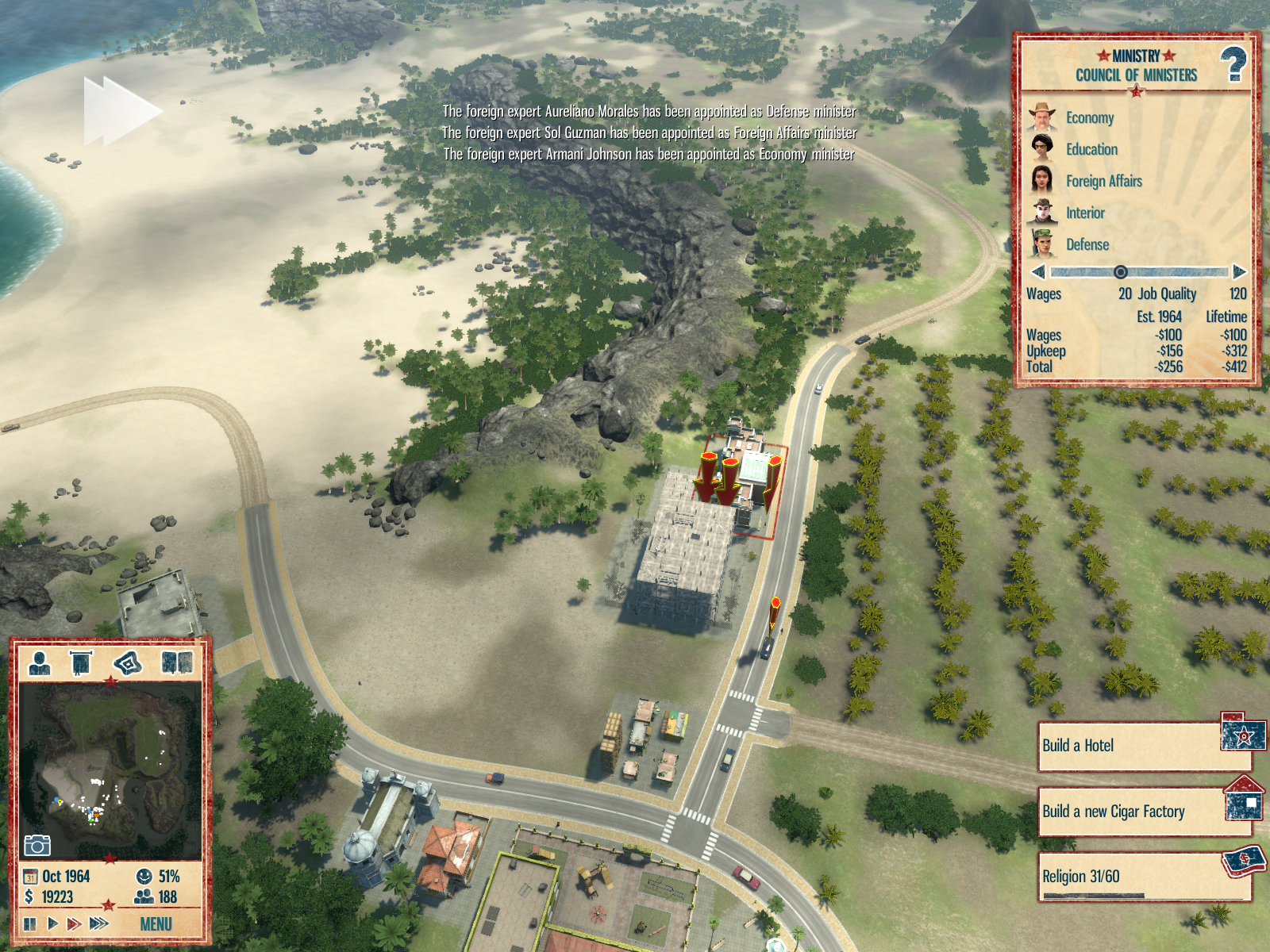Open the edicts banner icon
This screenshot has width=1270, height=952.
(x=81, y=662)
